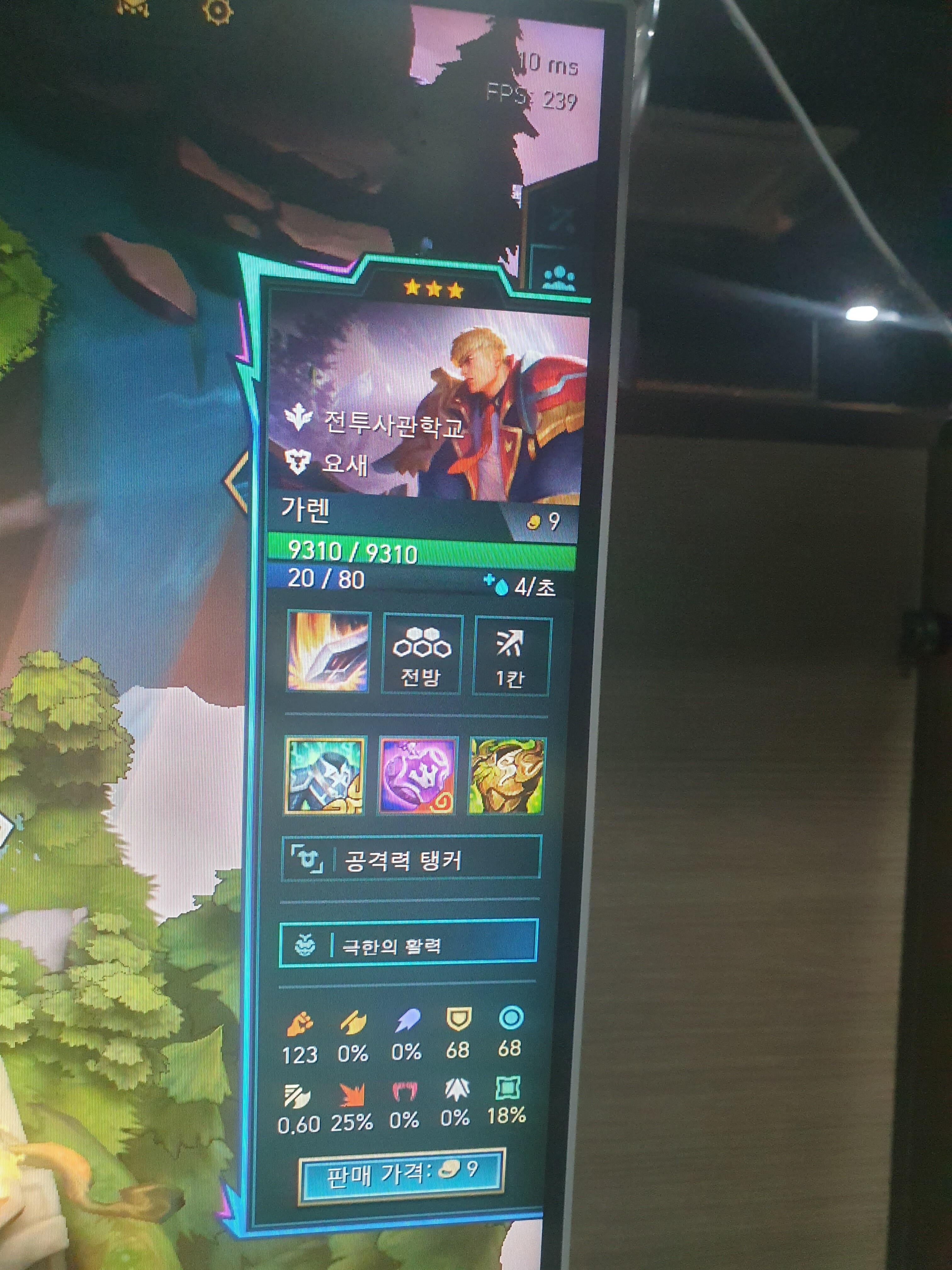Click the 전방 frontline position box
The height and width of the screenshot is (1270, 952).
(x=421, y=655)
